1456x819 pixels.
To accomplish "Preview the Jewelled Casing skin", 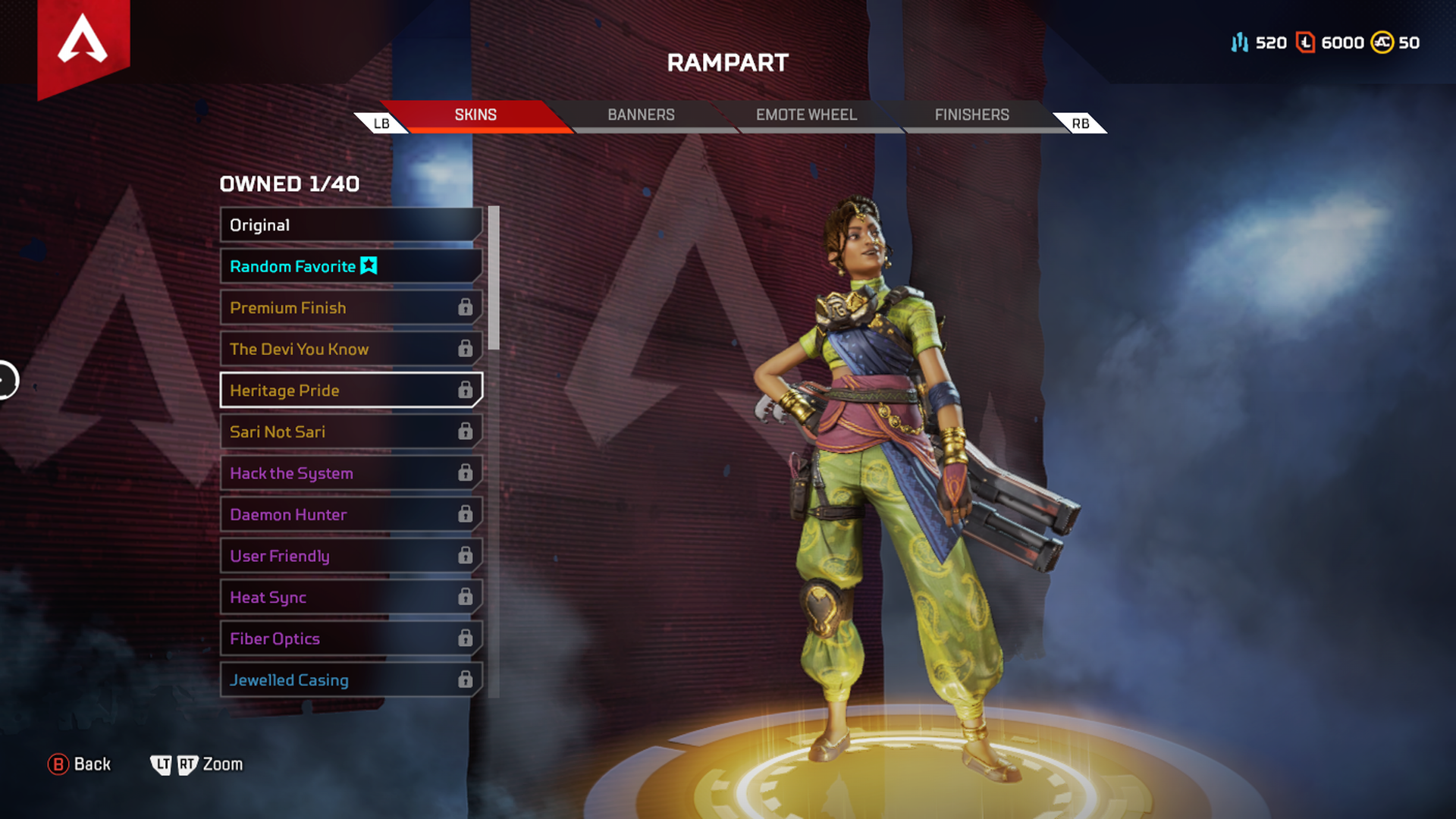I will [350, 680].
